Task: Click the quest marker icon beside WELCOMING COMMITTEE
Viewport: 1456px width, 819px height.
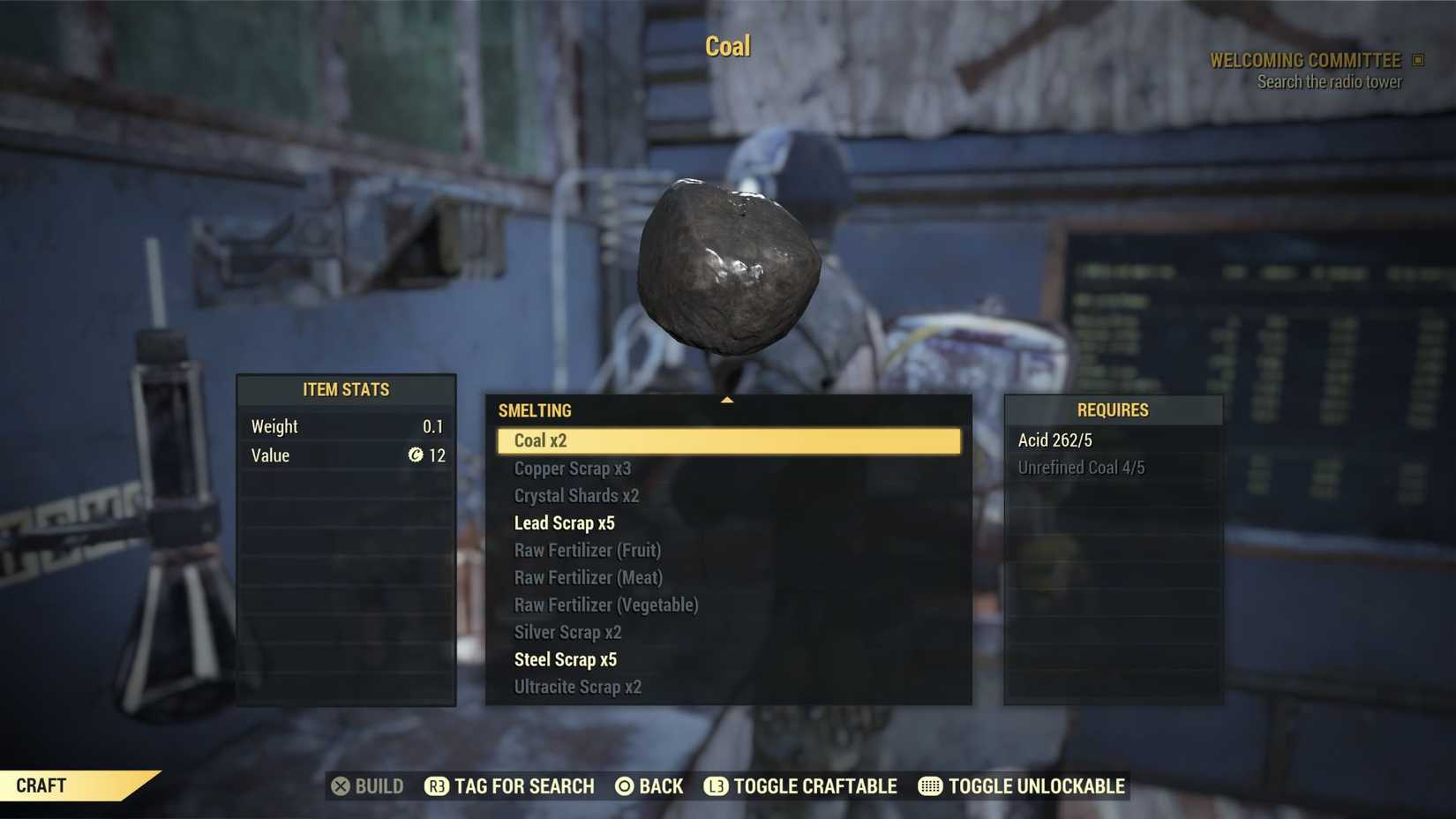Action: [x=1419, y=59]
